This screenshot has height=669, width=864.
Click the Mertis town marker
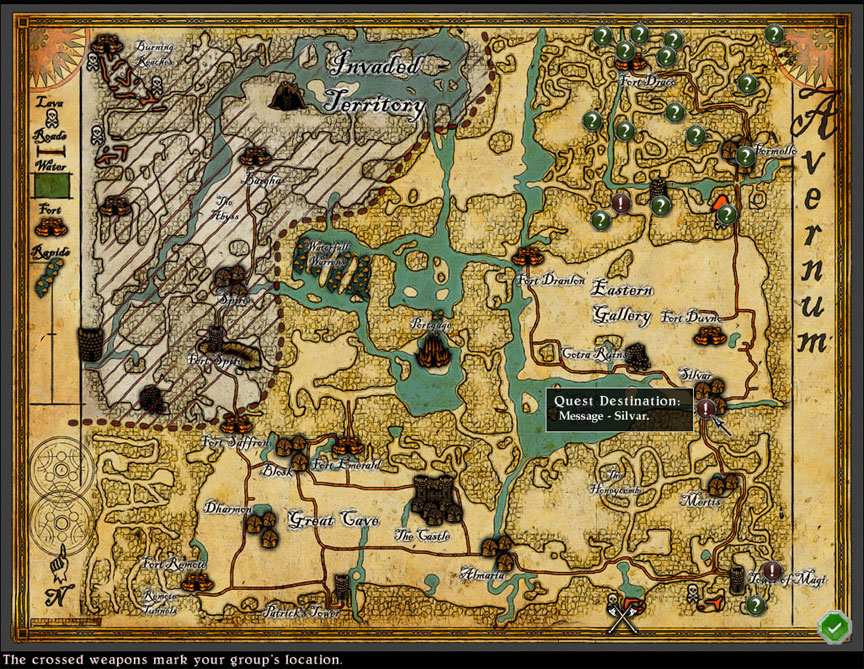pyautogui.click(x=720, y=484)
